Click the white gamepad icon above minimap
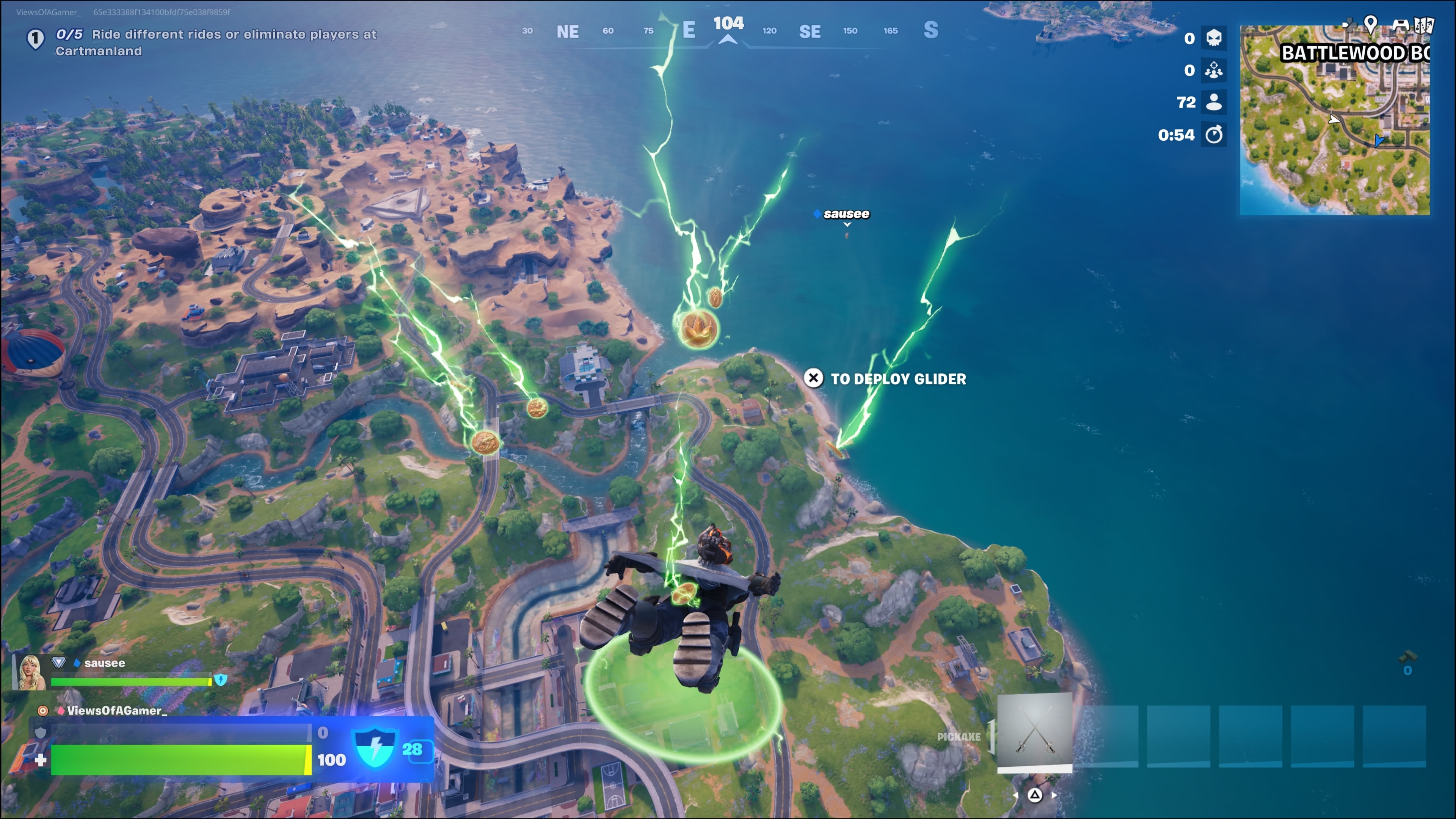1456x819 pixels. pos(1400,25)
